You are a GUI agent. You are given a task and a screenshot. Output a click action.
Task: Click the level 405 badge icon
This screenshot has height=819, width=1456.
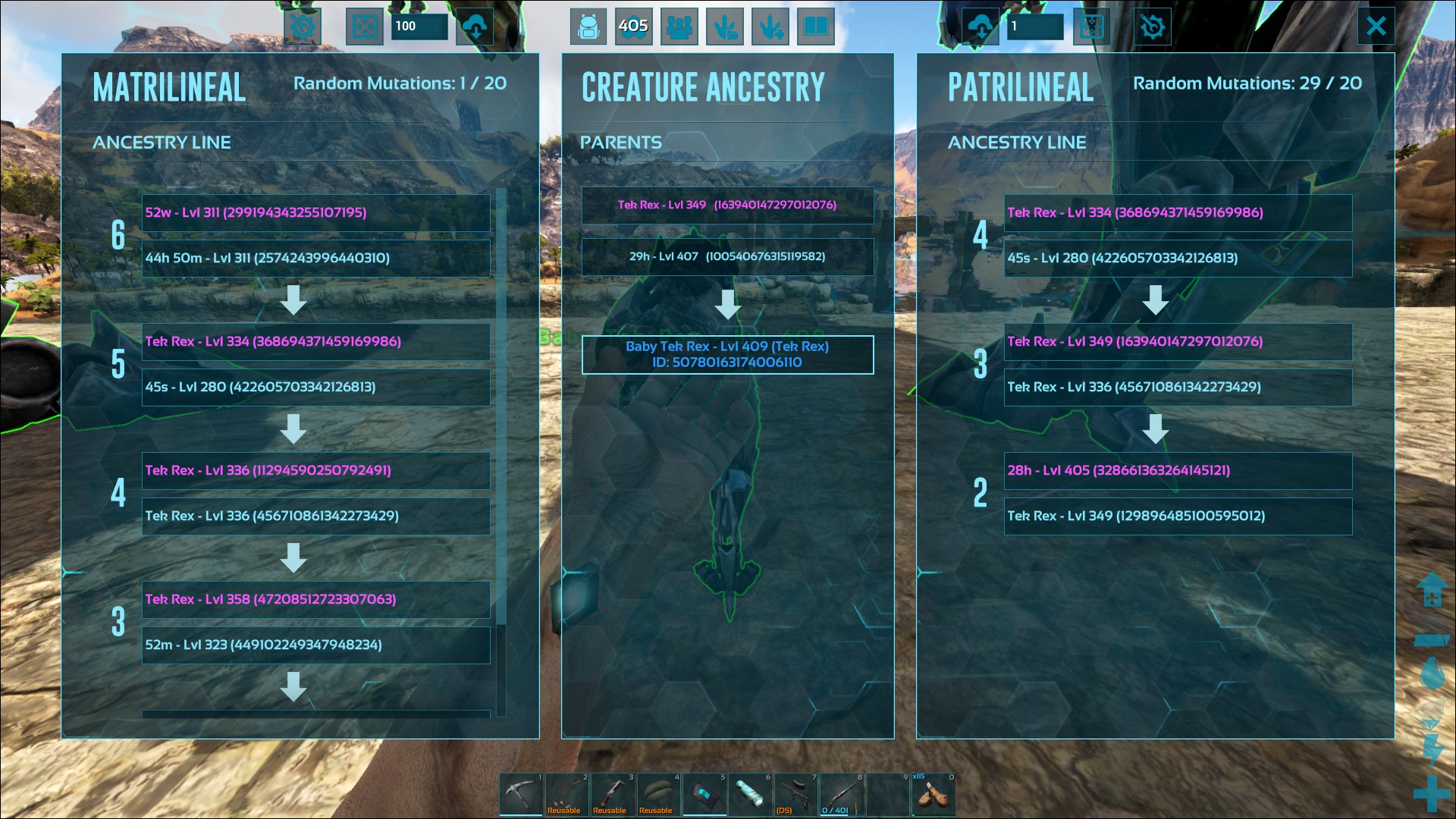[x=634, y=26]
